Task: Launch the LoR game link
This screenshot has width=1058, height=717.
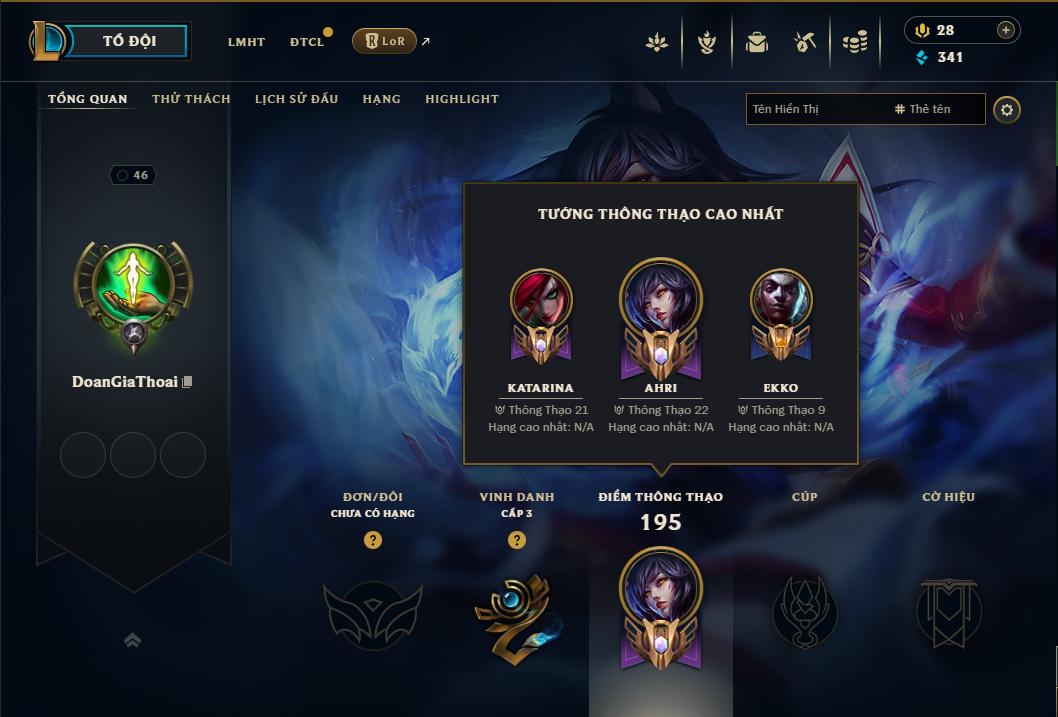Action: 385,41
